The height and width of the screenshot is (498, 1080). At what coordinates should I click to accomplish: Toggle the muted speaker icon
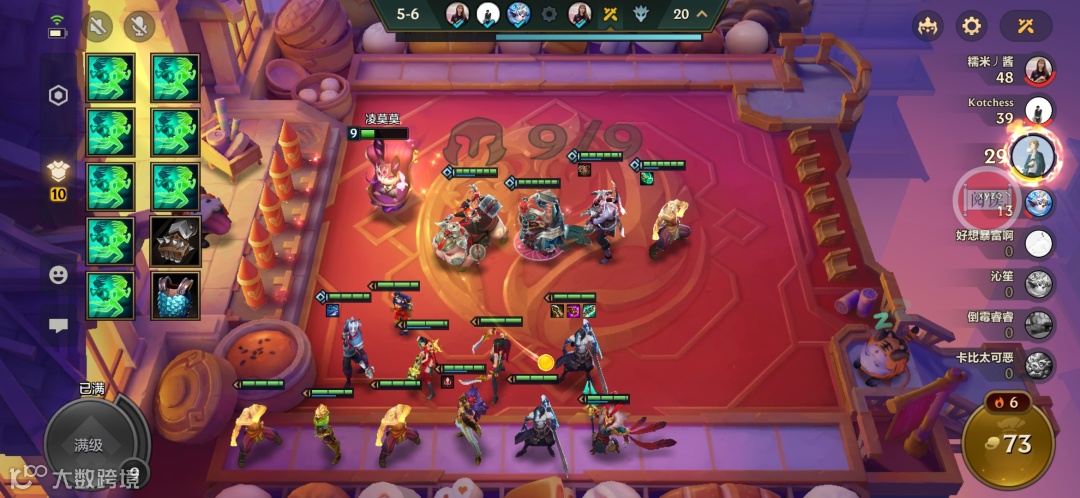coord(98,26)
